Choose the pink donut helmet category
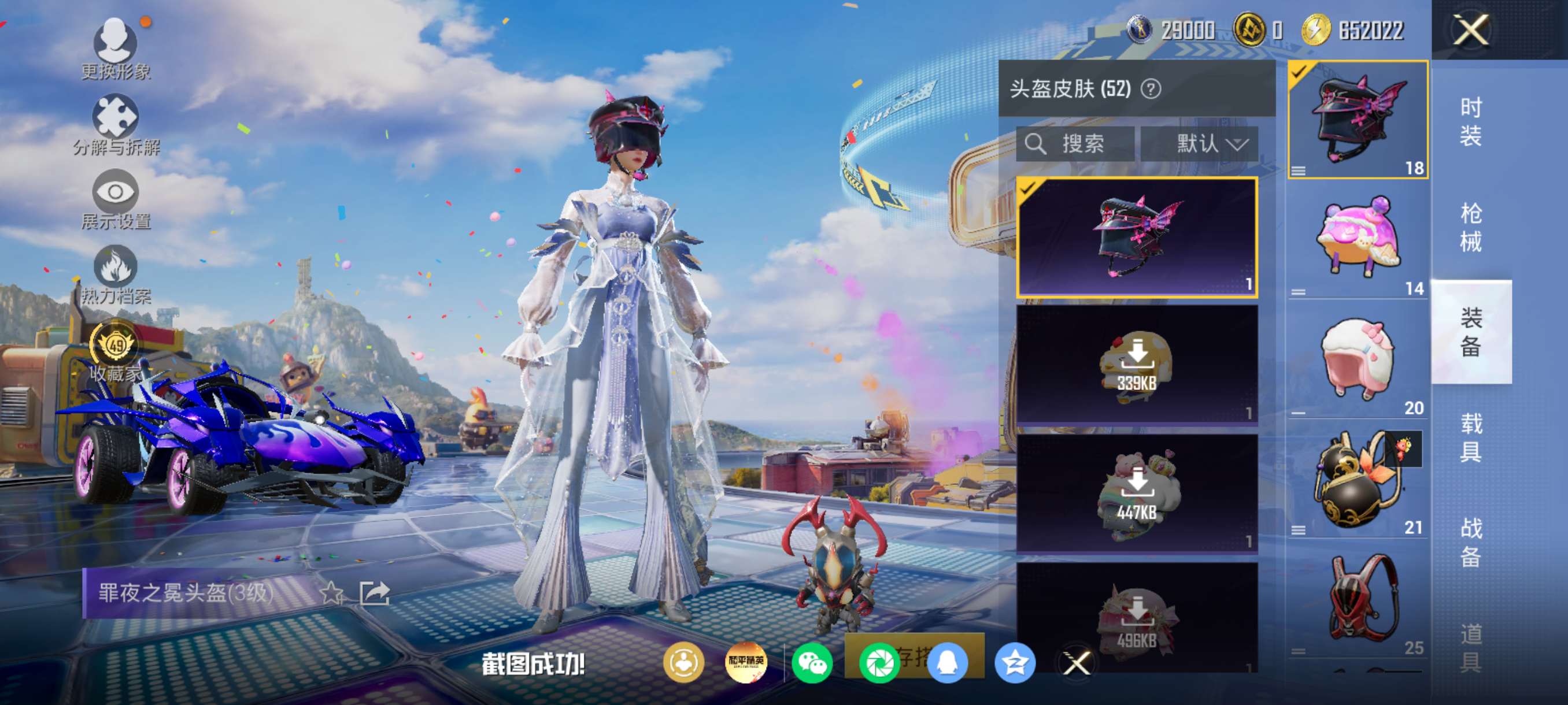Viewport: 1568px width, 705px height. [x=1358, y=239]
